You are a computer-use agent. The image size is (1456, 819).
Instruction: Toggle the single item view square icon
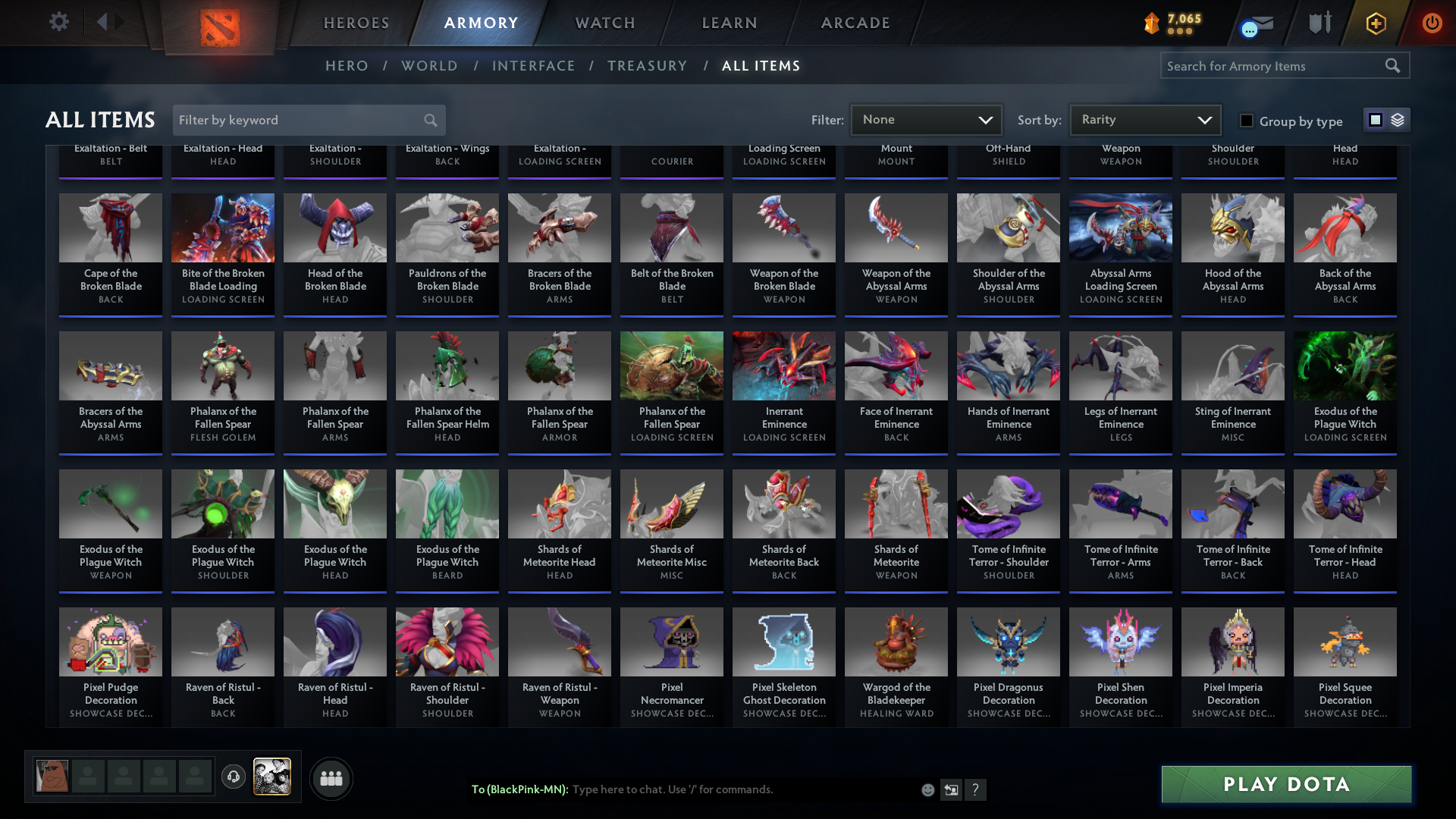click(1375, 119)
